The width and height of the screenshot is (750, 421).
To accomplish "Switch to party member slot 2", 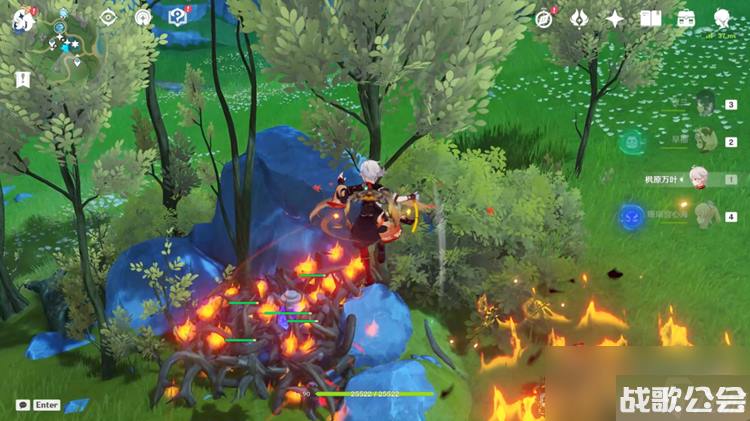I will (x=707, y=141).
